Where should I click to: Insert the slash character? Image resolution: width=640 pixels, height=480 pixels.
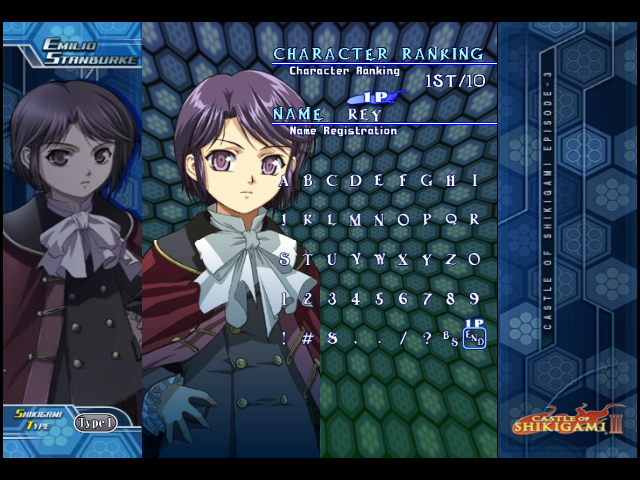(x=404, y=338)
